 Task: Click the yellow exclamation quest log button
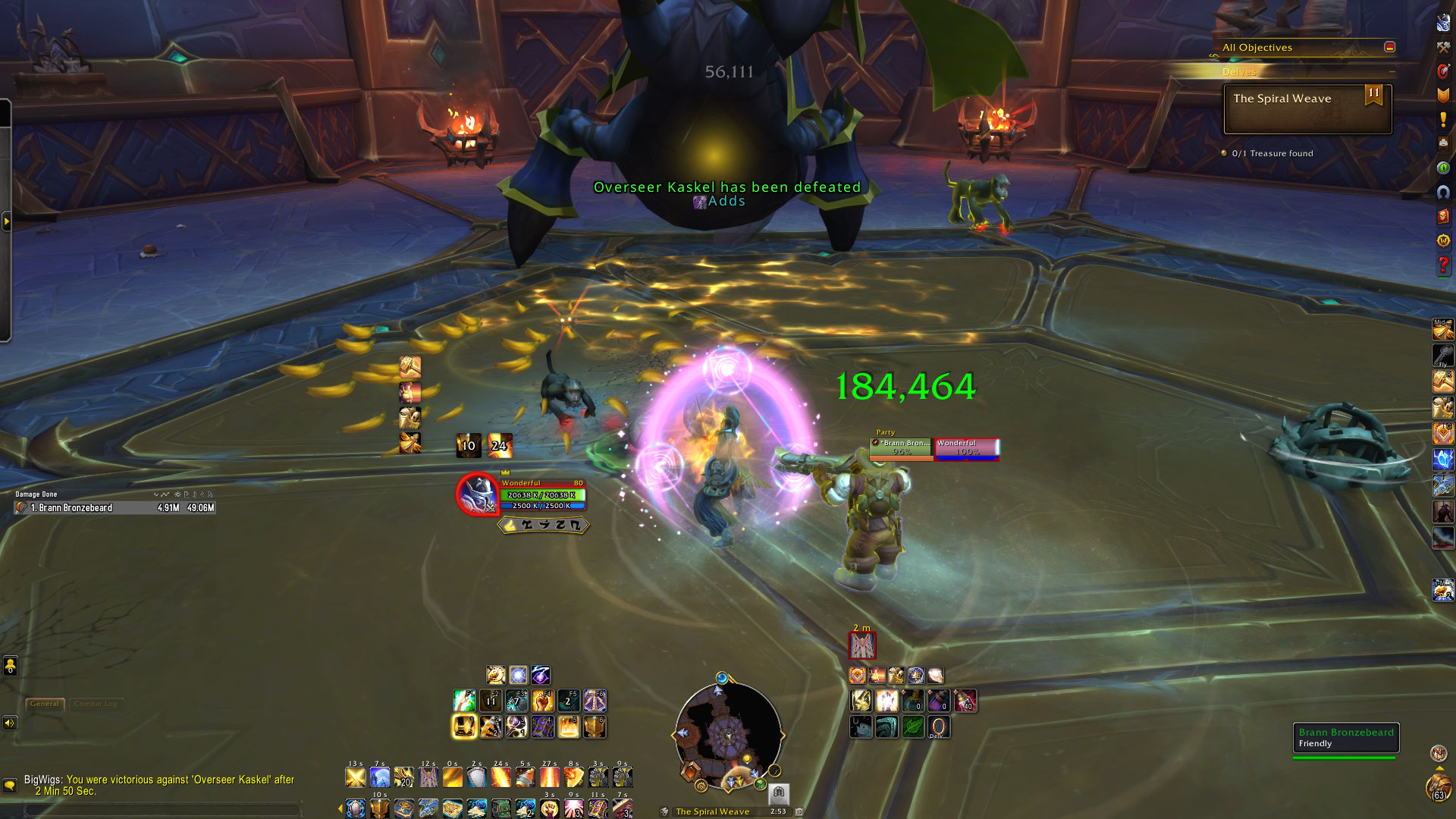click(1443, 120)
